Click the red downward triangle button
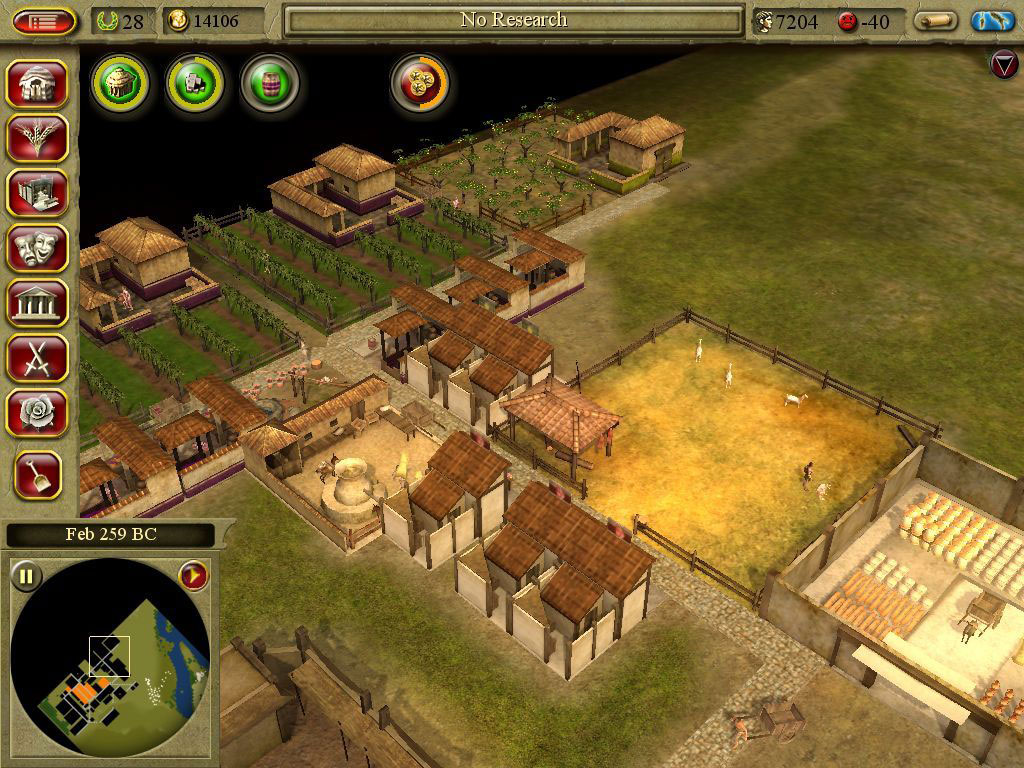This screenshot has height=768, width=1024. pyautogui.click(x=1003, y=64)
